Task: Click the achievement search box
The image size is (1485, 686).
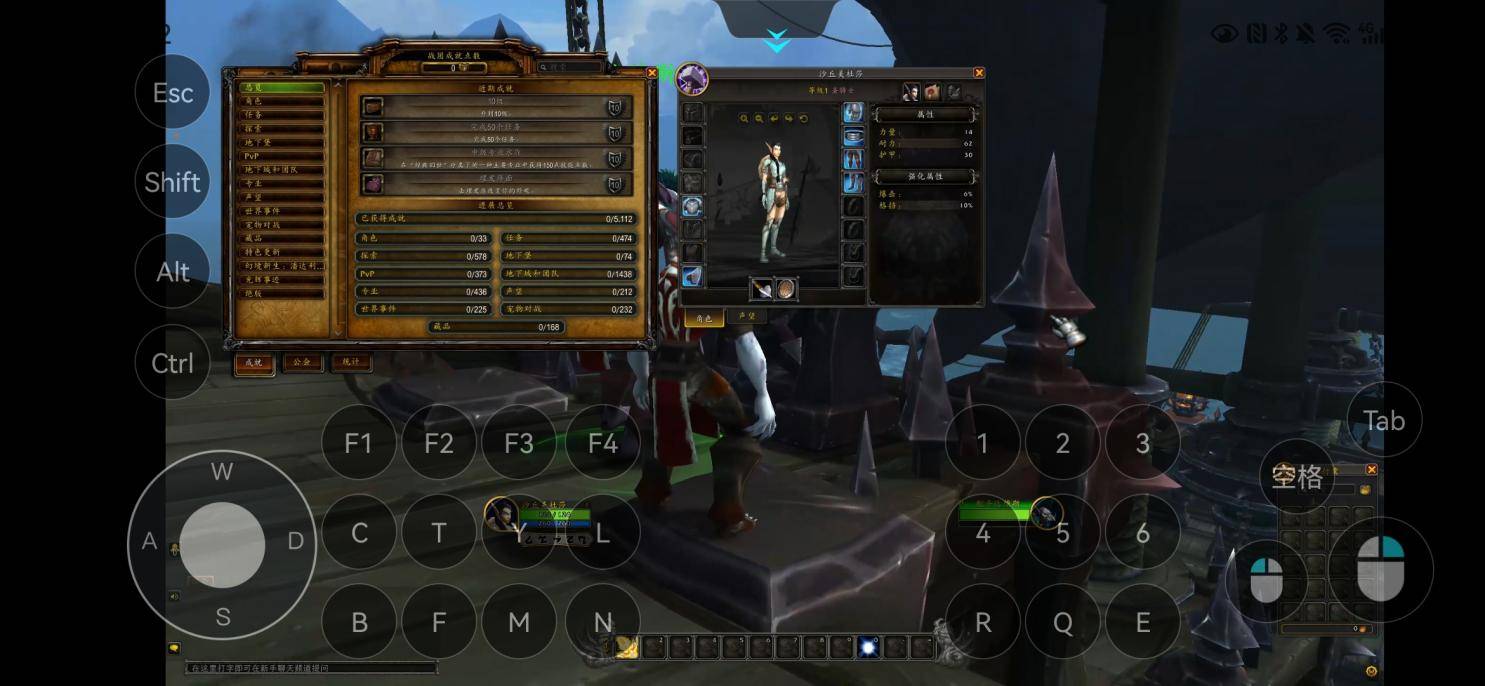Action: [573, 67]
